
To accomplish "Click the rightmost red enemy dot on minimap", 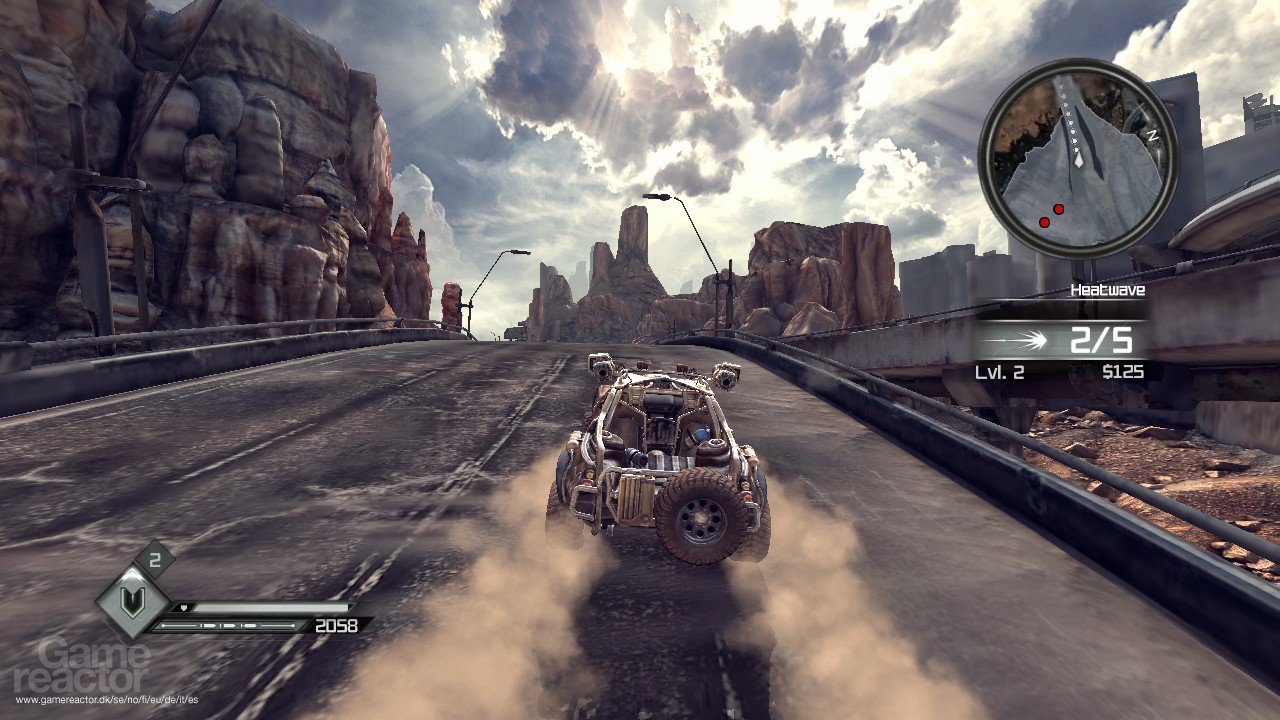I will [1058, 208].
